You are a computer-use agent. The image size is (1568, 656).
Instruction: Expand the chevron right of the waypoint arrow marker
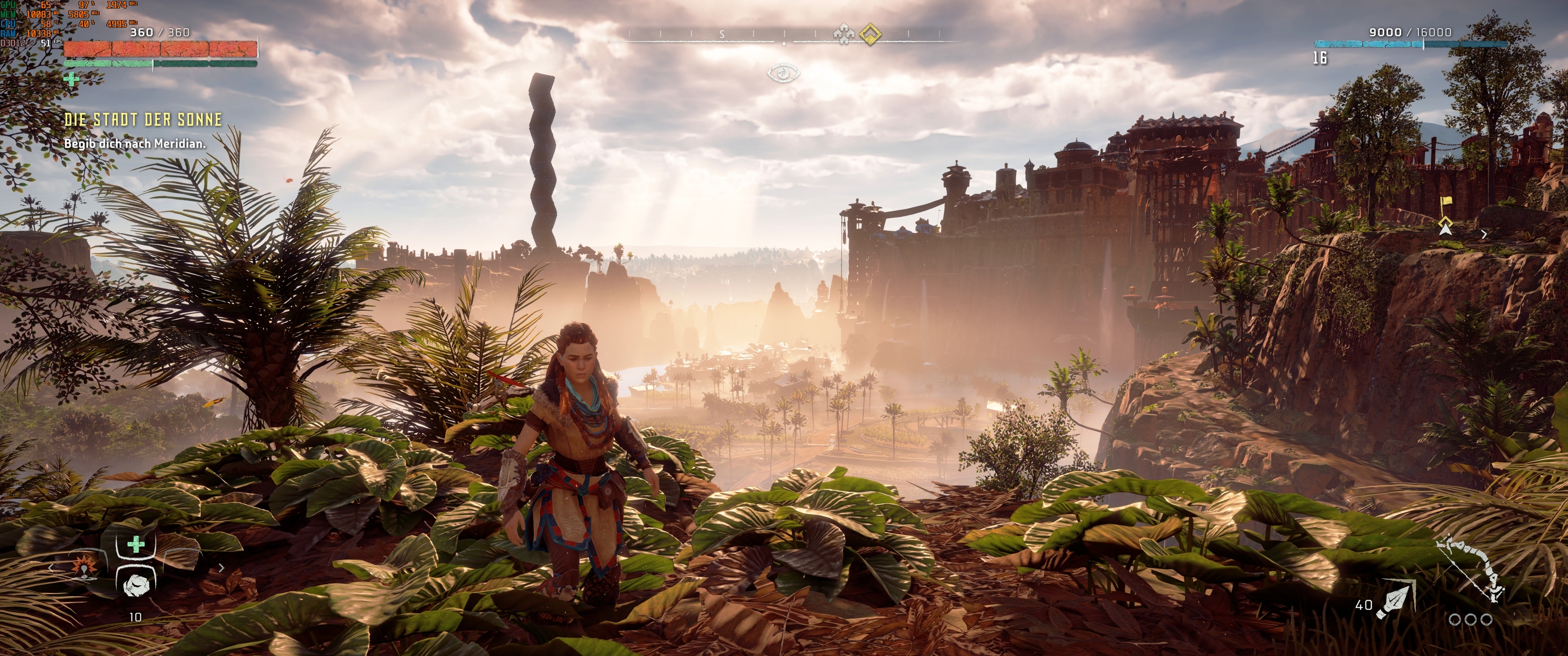1485,235
